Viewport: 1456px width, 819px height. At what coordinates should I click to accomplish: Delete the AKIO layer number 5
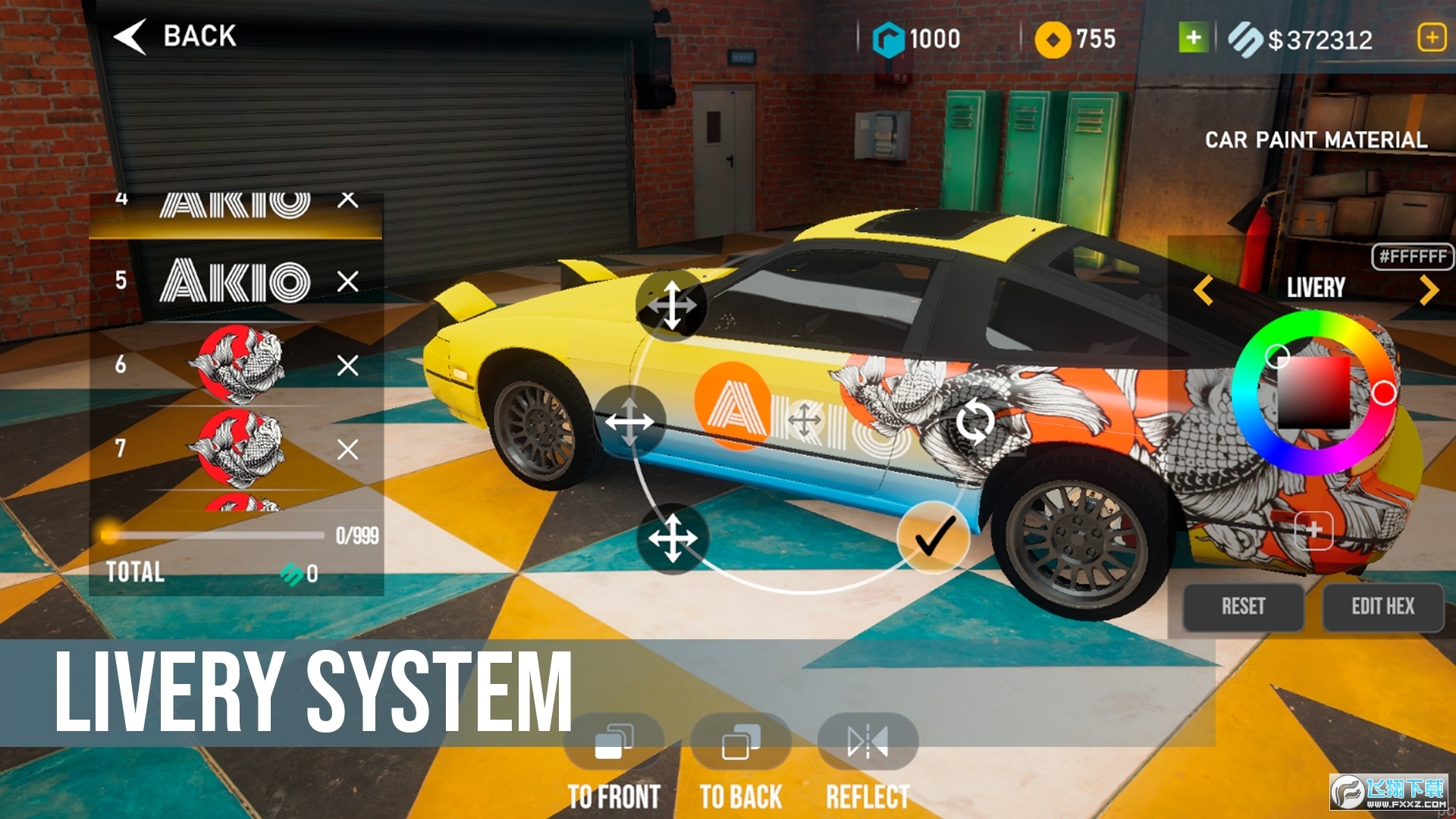[x=348, y=281]
